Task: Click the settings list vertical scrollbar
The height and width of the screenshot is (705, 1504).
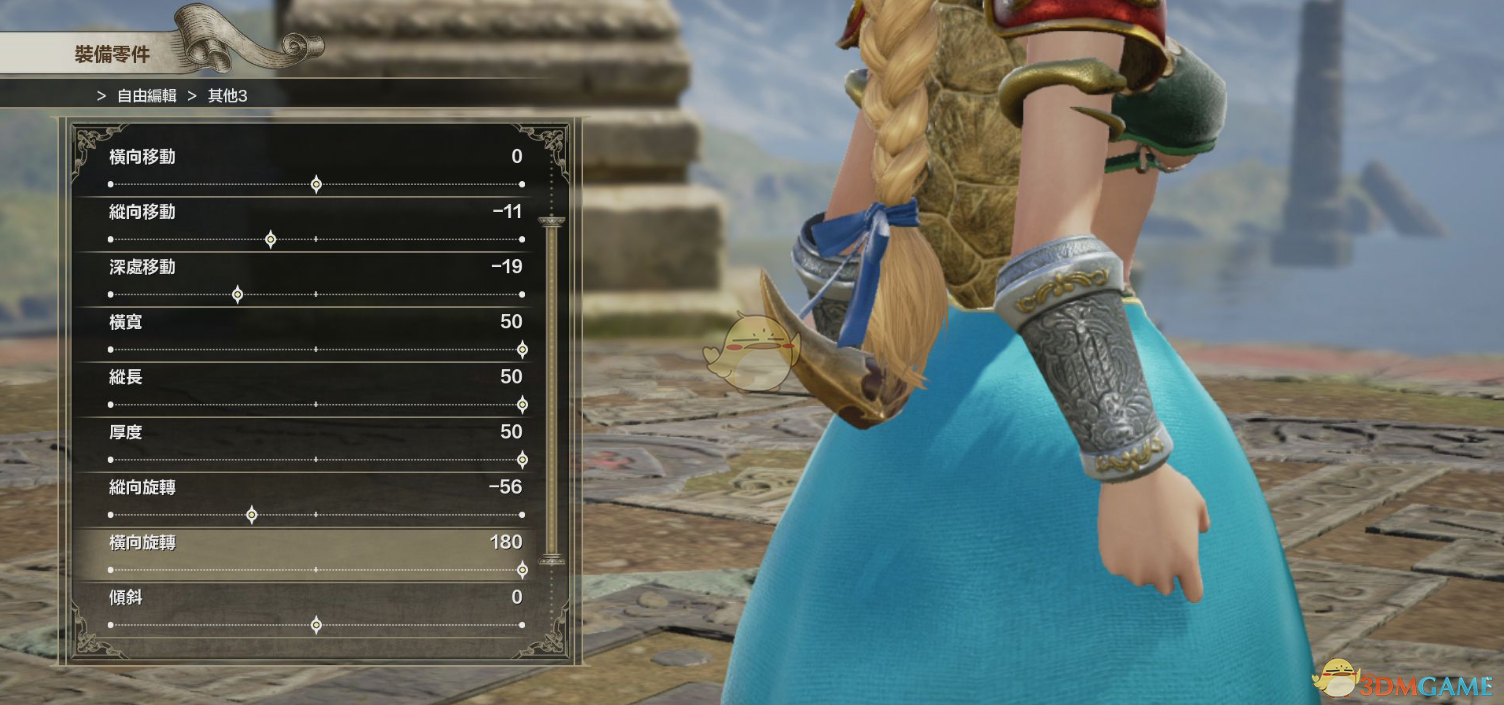Action: pyautogui.click(x=551, y=390)
